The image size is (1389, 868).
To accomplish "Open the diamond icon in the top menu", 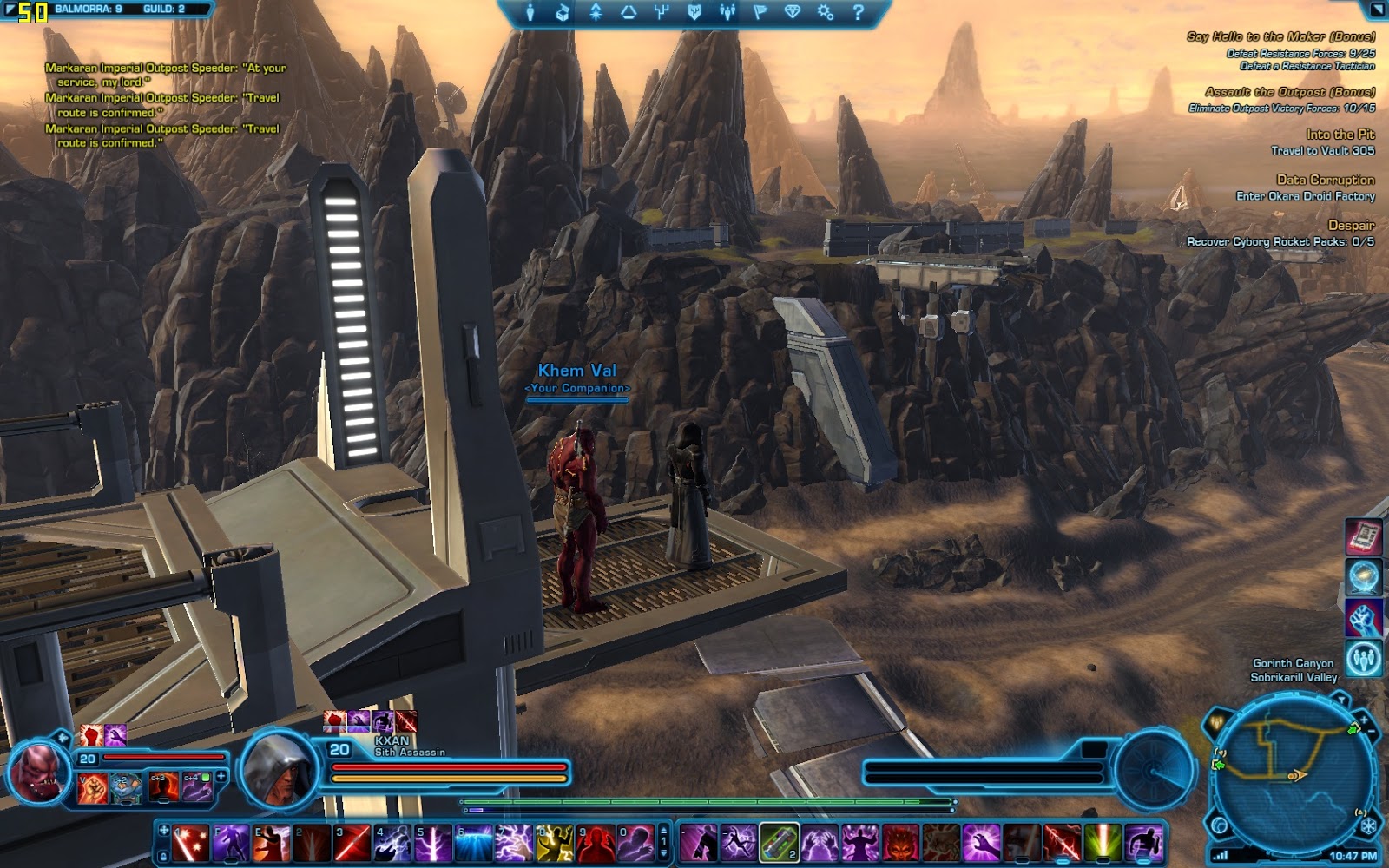I will tap(793, 12).
